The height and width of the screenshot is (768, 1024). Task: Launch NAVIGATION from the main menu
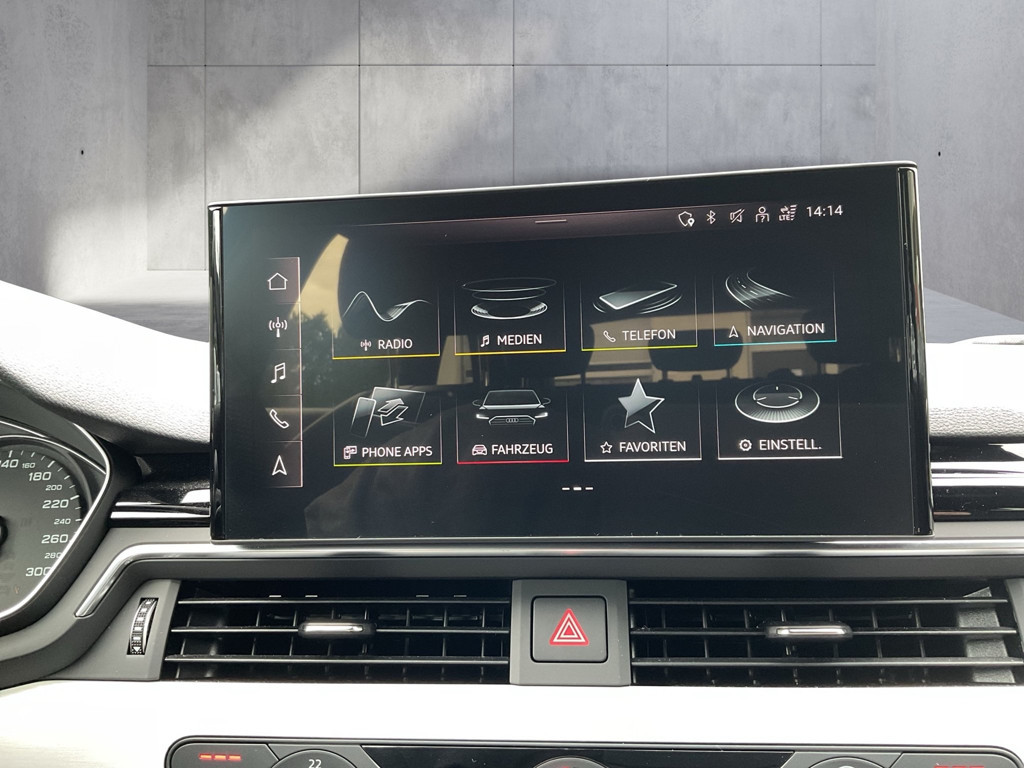pos(775,307)
